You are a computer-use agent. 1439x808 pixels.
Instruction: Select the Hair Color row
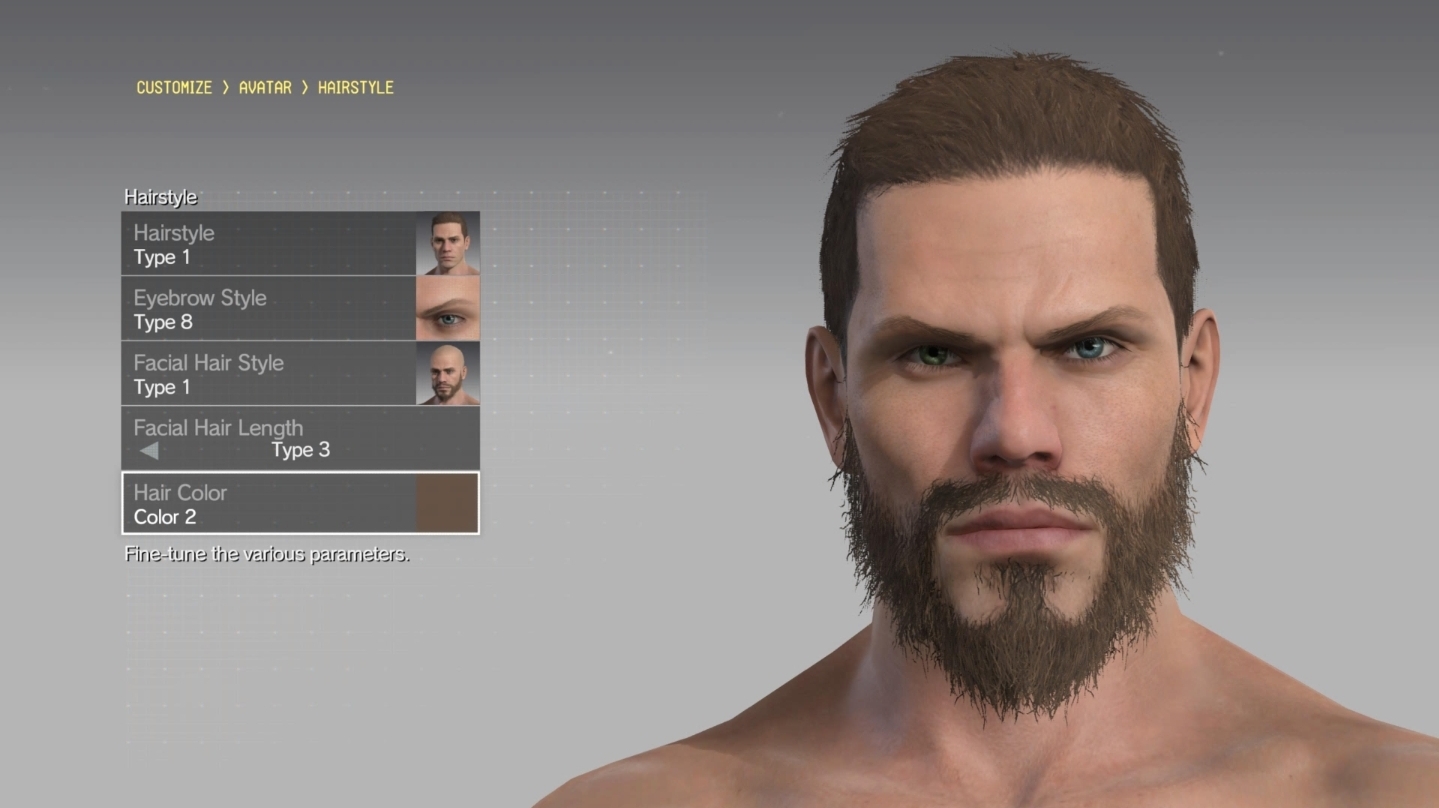pyautogui.click(x=268, y=504)
